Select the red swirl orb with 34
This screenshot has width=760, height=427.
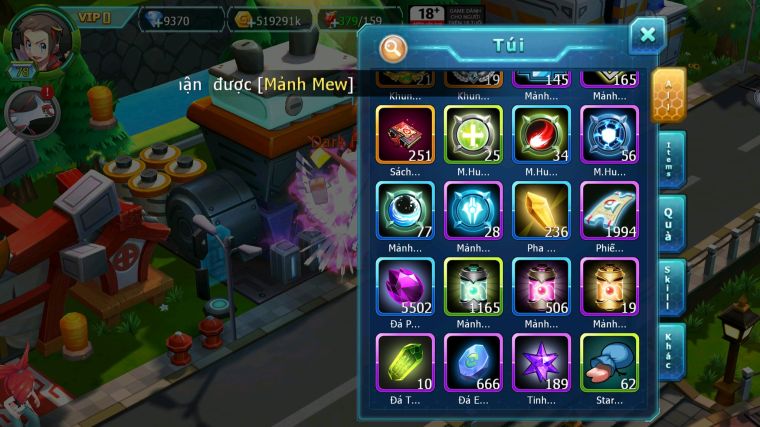(541, 134)
